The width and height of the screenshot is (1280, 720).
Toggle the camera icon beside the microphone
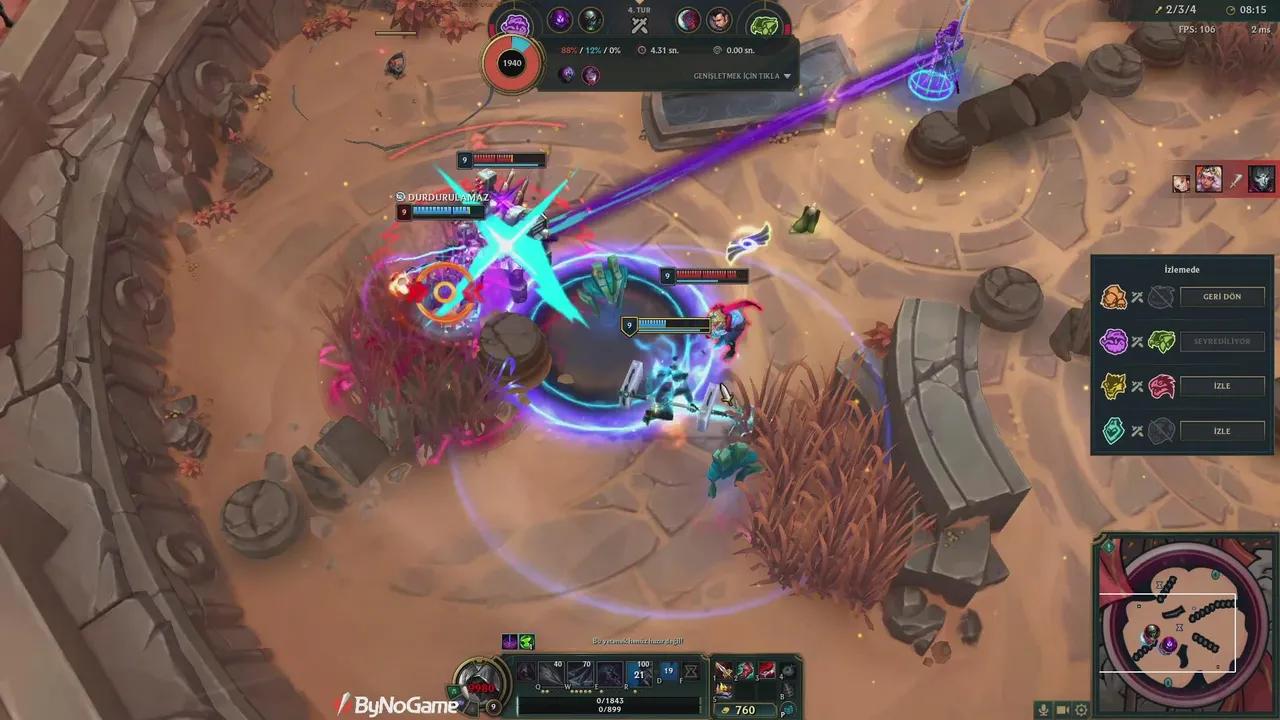click(x=1064, y=710)
